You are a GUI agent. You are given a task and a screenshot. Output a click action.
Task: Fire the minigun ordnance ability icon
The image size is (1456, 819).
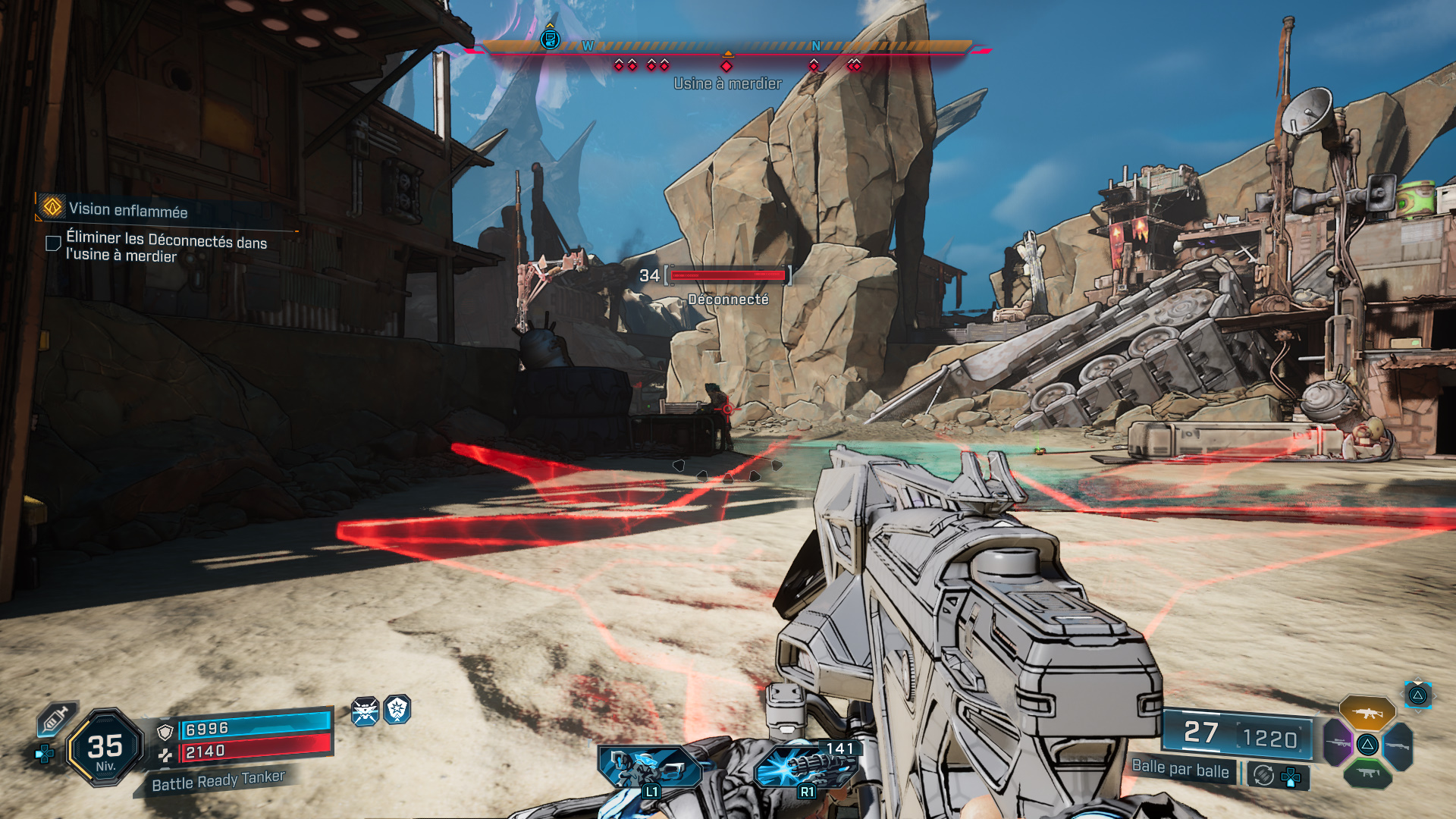coord(805,767)
